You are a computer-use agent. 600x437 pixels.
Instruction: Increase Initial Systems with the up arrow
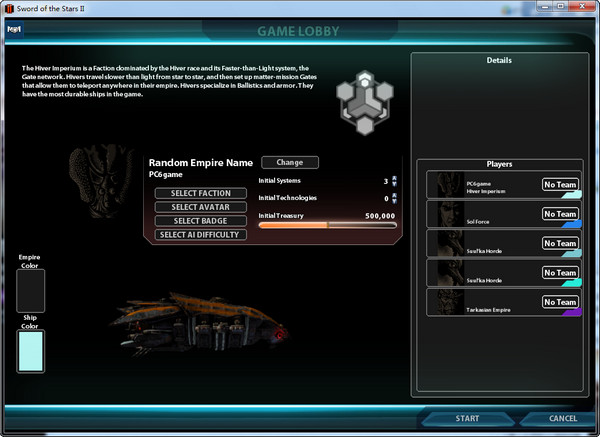[394, 178]
